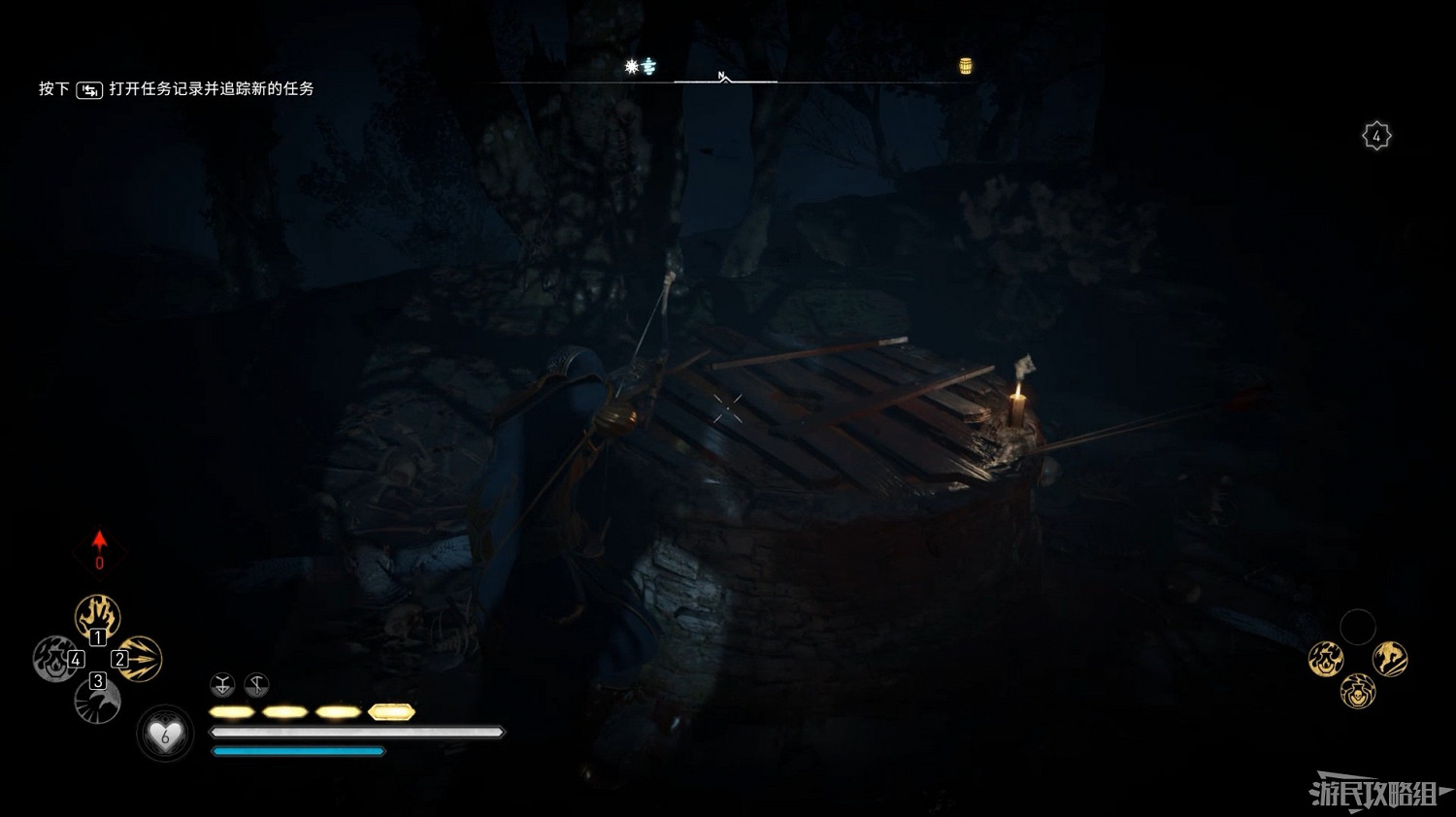Use the fire pot ability in slot 4
Screen dimensions: 1456x817
(x=55, y=660)
